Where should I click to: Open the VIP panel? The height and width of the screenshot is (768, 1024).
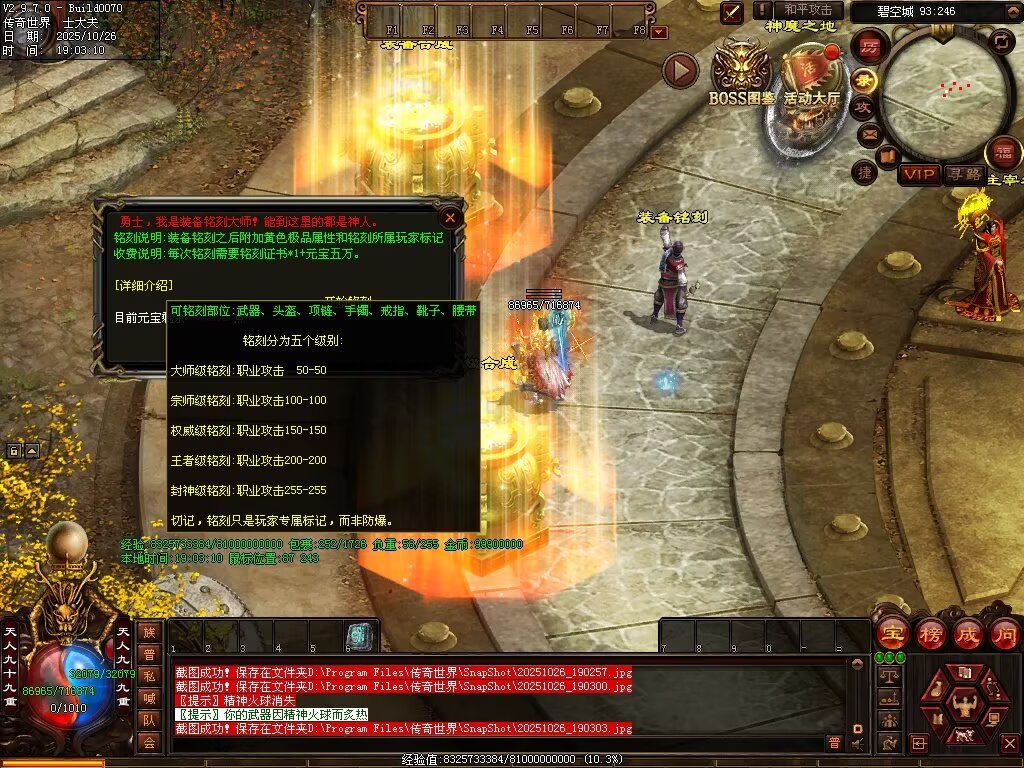click(918, 174)
